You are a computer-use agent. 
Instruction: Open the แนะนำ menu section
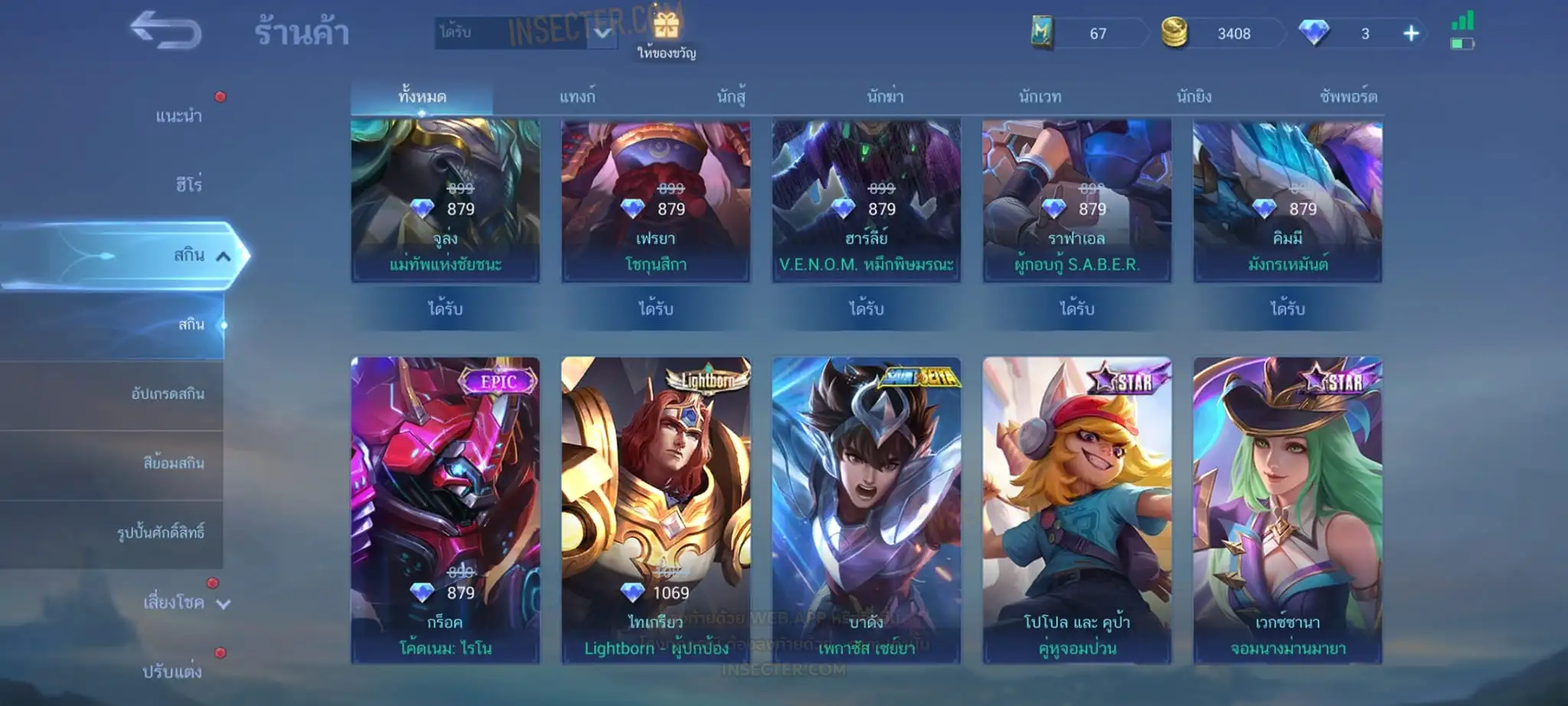click(x=178, y=116)
